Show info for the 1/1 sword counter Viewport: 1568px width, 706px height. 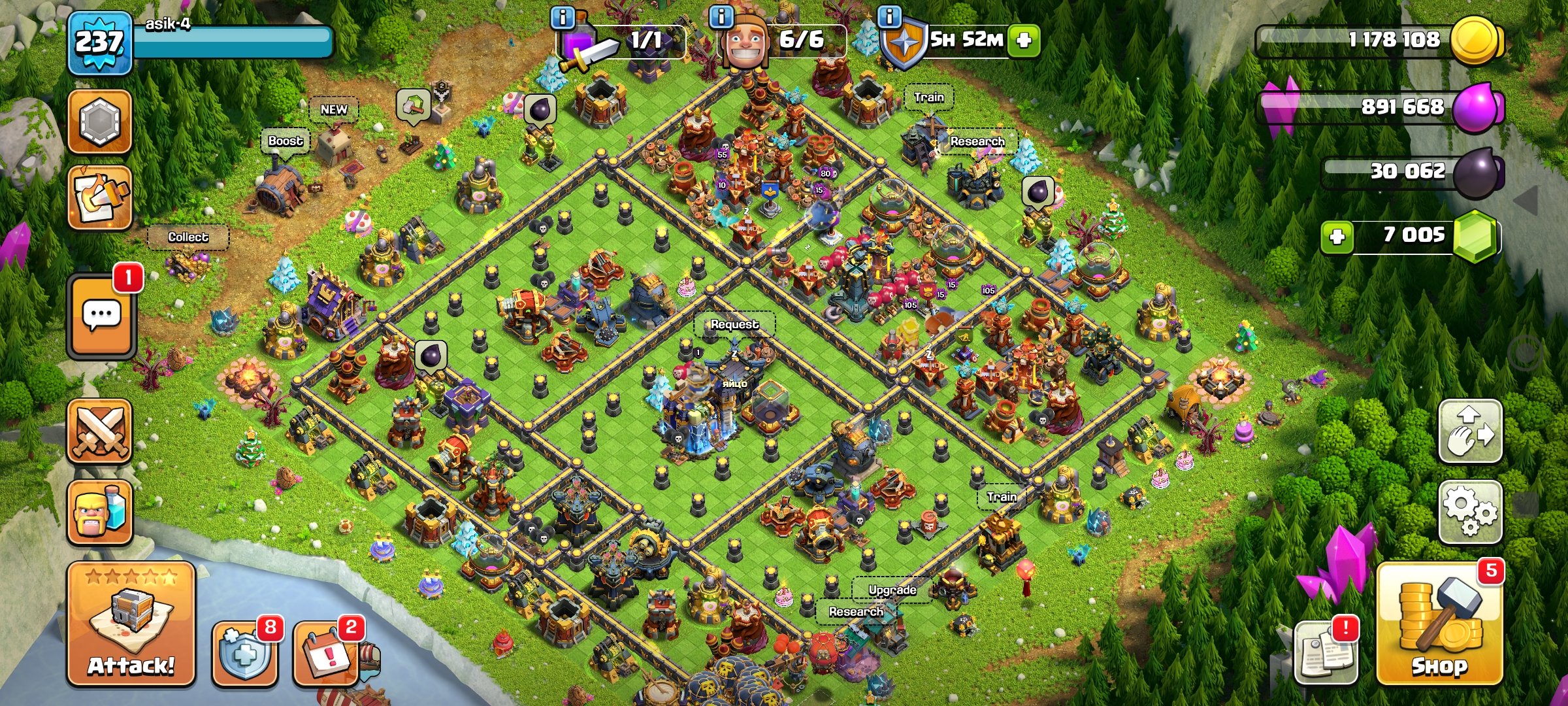563,17
